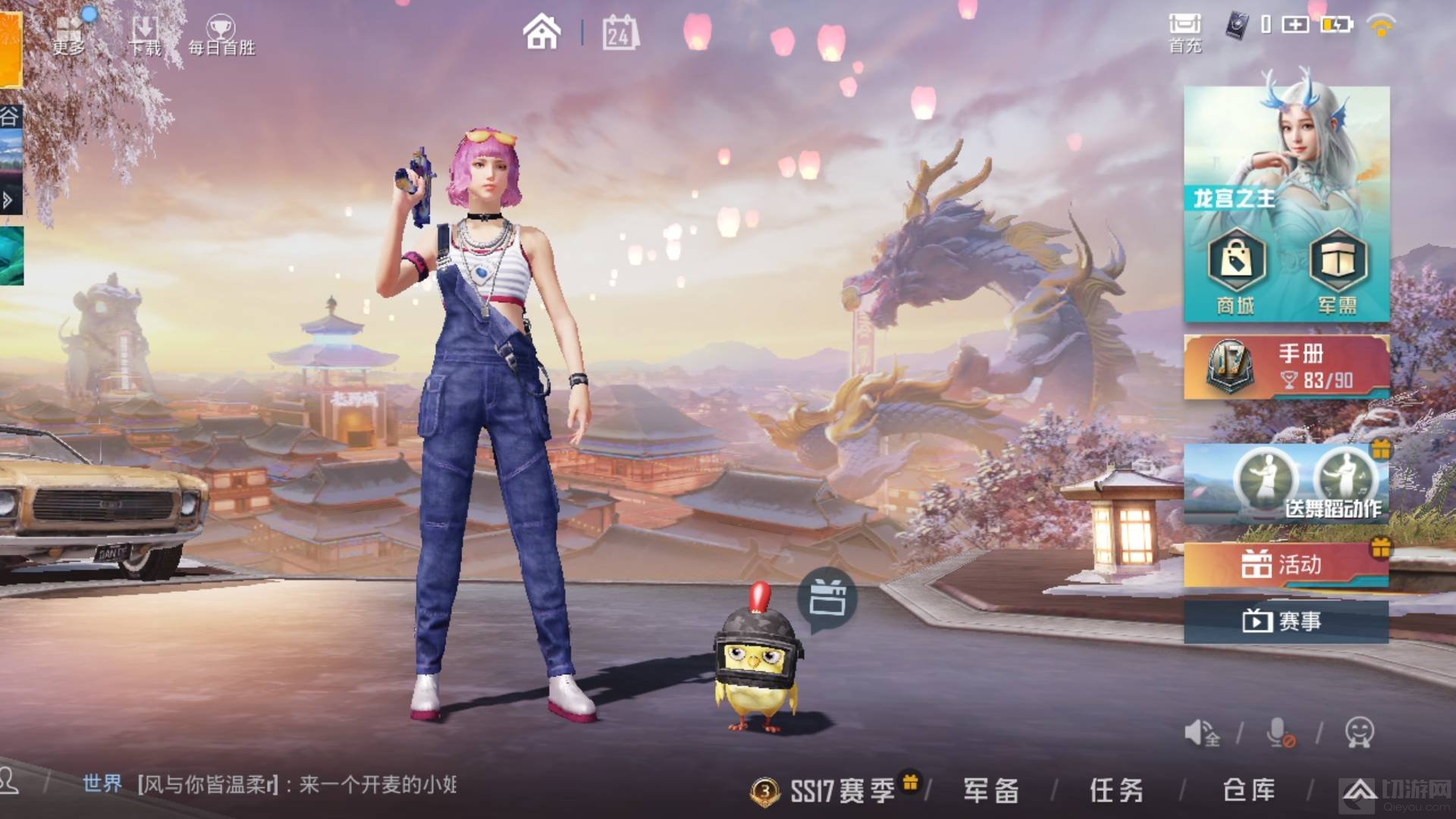Image resolution: width=1456 pixels, height=819 pixels.
Task: Open the 赛事 esports panel
Action: (x=1286, y=622)
